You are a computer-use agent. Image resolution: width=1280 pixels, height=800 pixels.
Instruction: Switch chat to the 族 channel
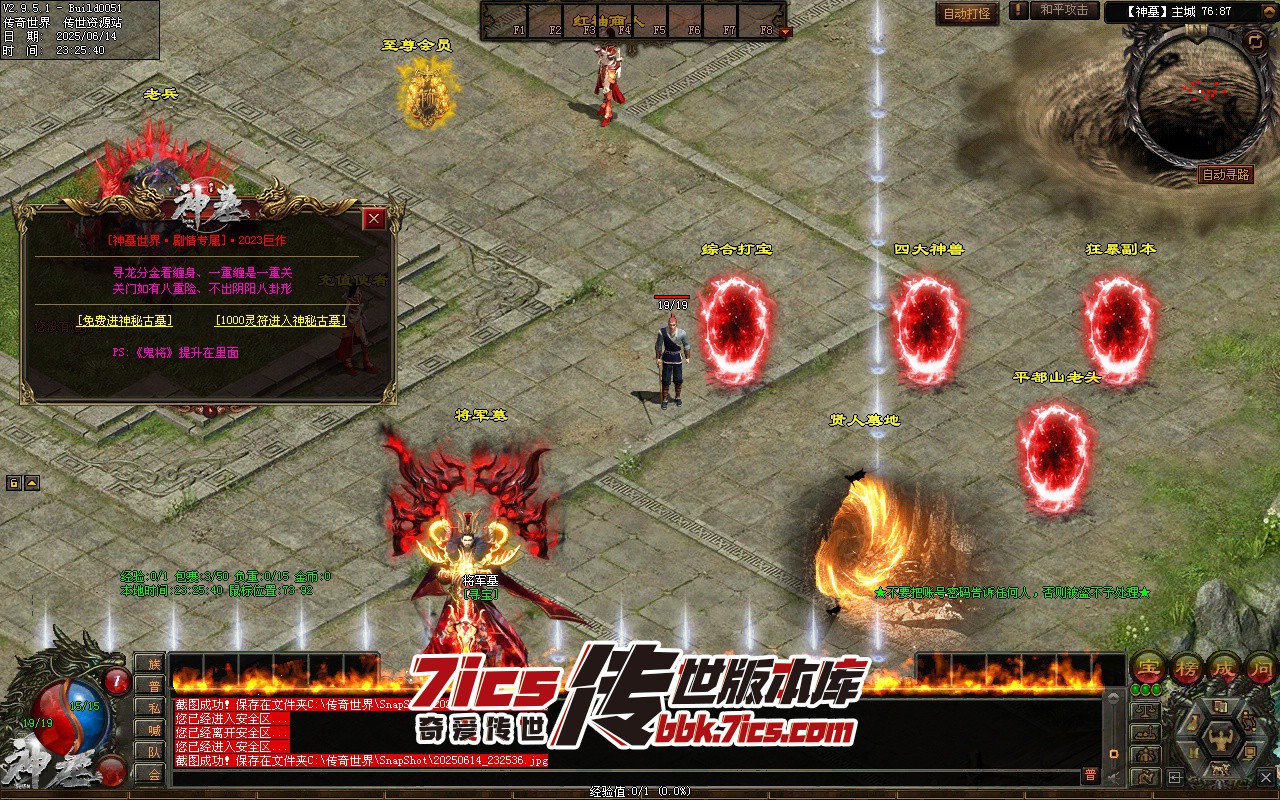pos(153,663)
